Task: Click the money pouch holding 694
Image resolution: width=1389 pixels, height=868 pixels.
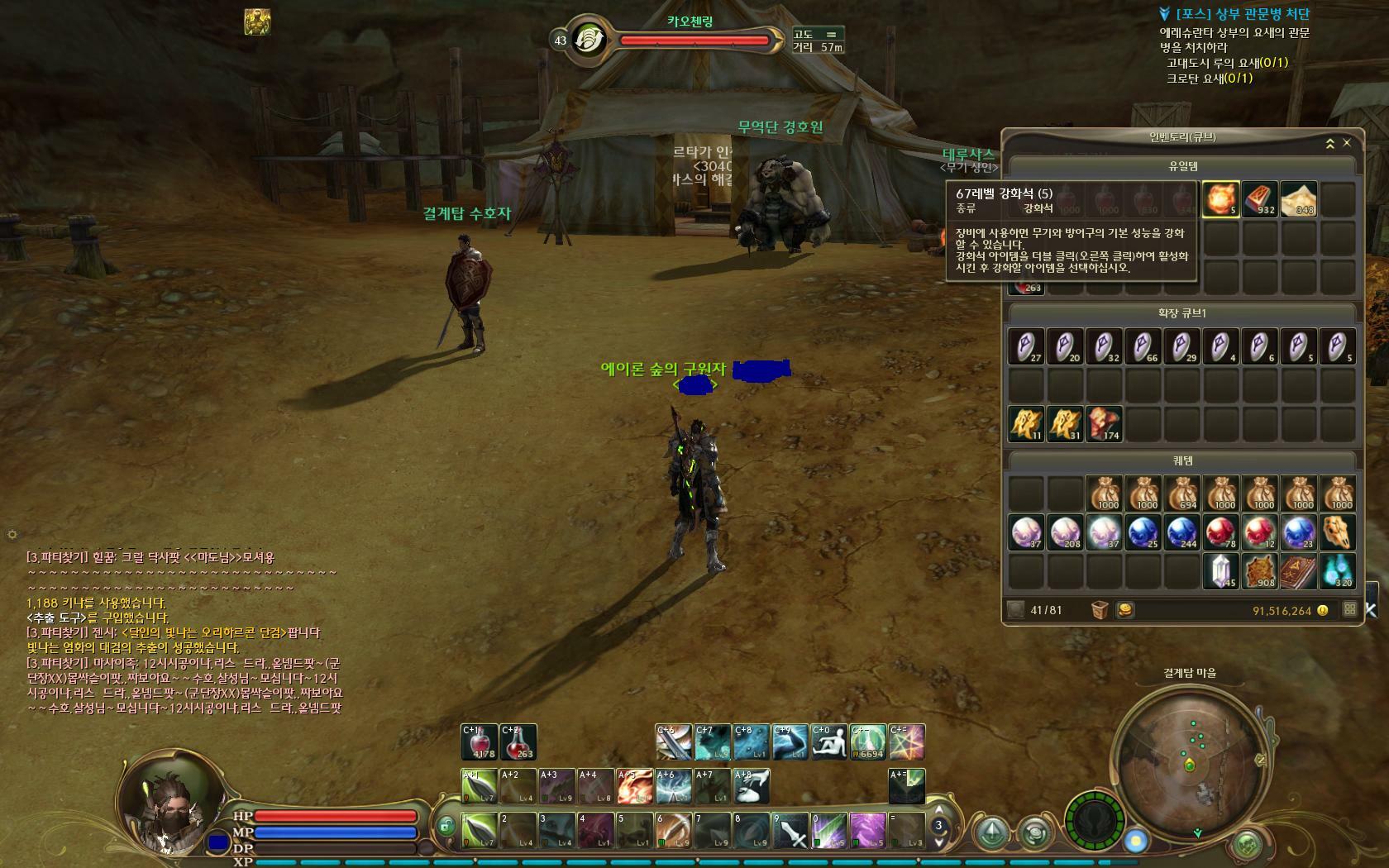Action: [x=1181, y=494]
